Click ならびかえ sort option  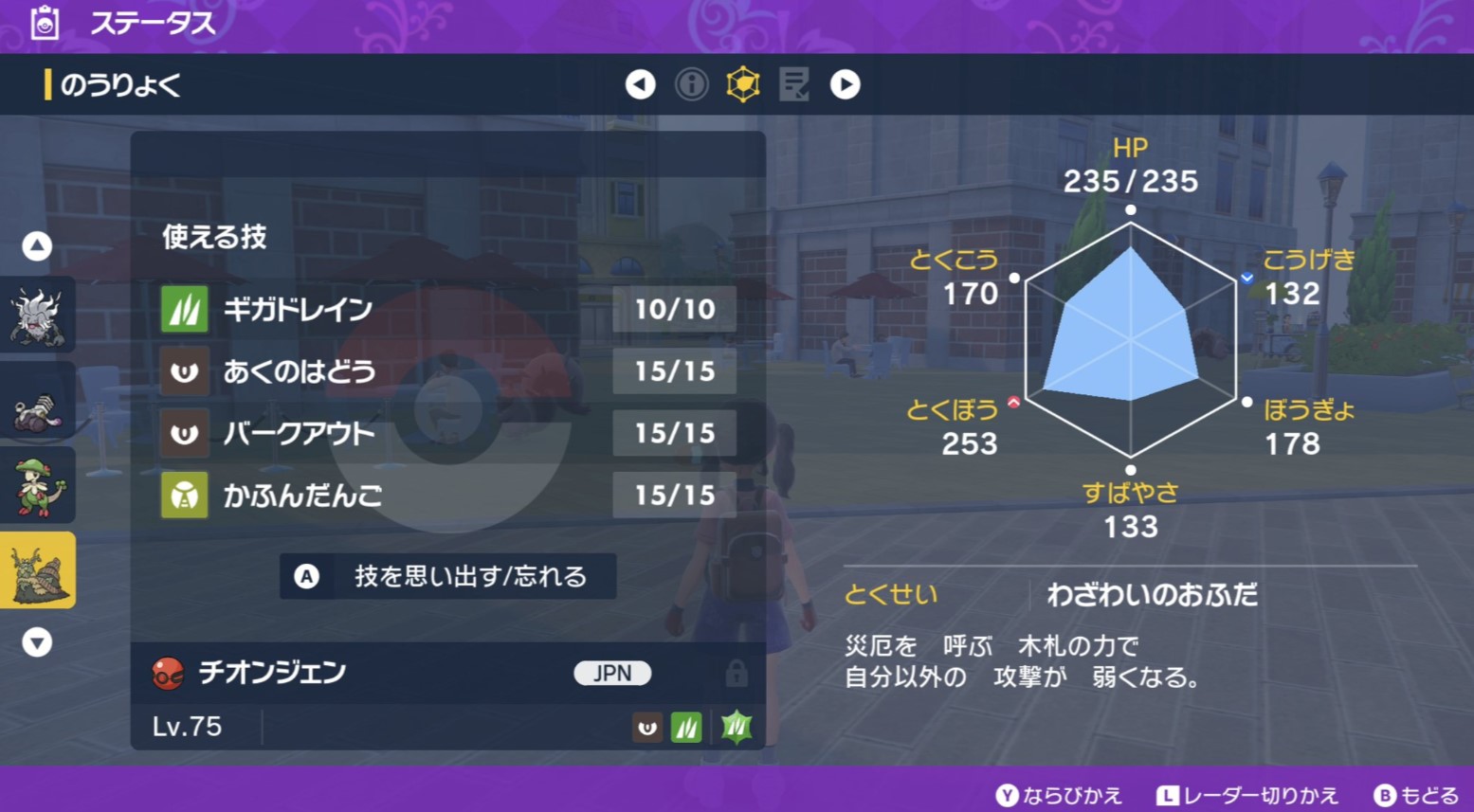pyautogui.click(x=1059, y=796)
